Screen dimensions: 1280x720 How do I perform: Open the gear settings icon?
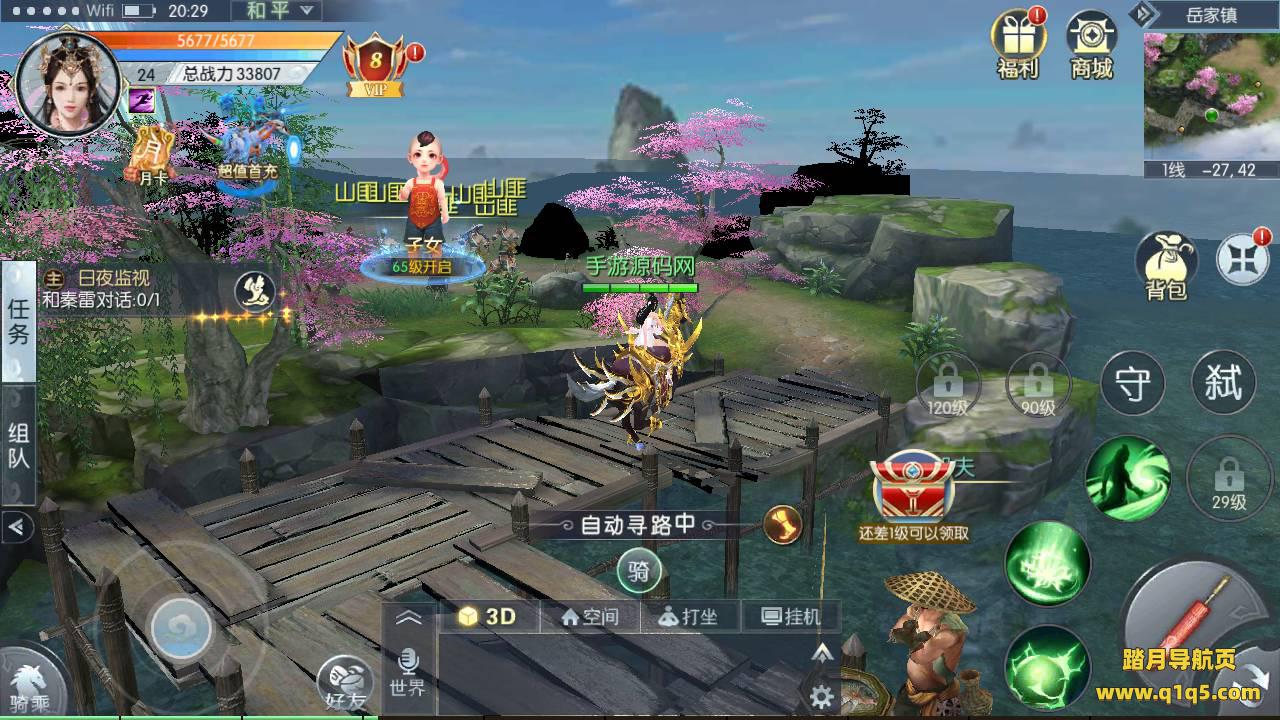[823, 696]
